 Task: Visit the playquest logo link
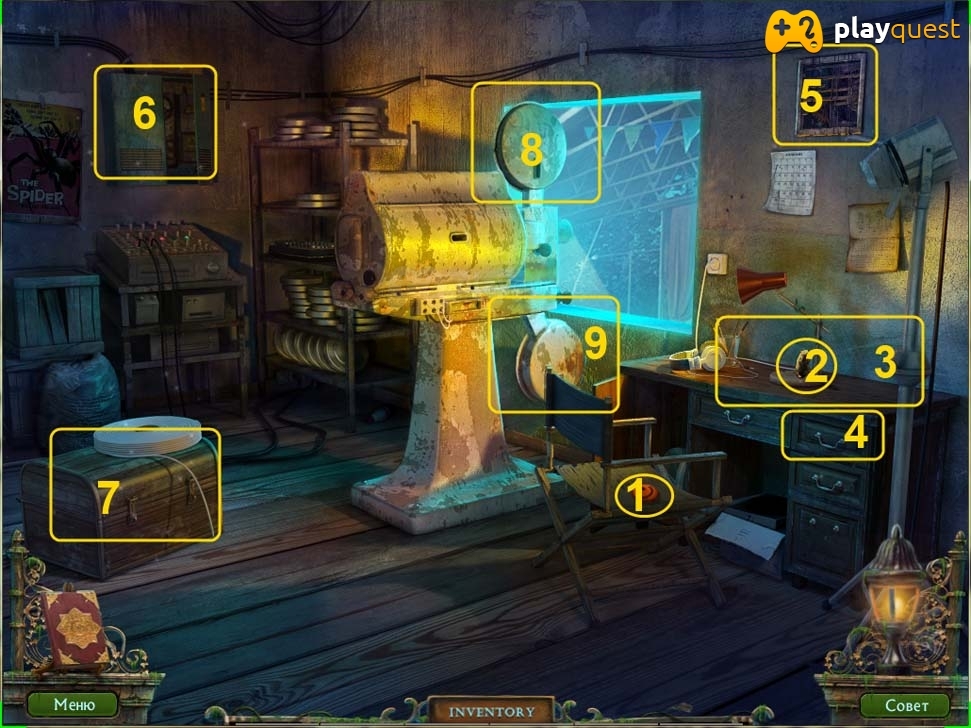point(862,32)
